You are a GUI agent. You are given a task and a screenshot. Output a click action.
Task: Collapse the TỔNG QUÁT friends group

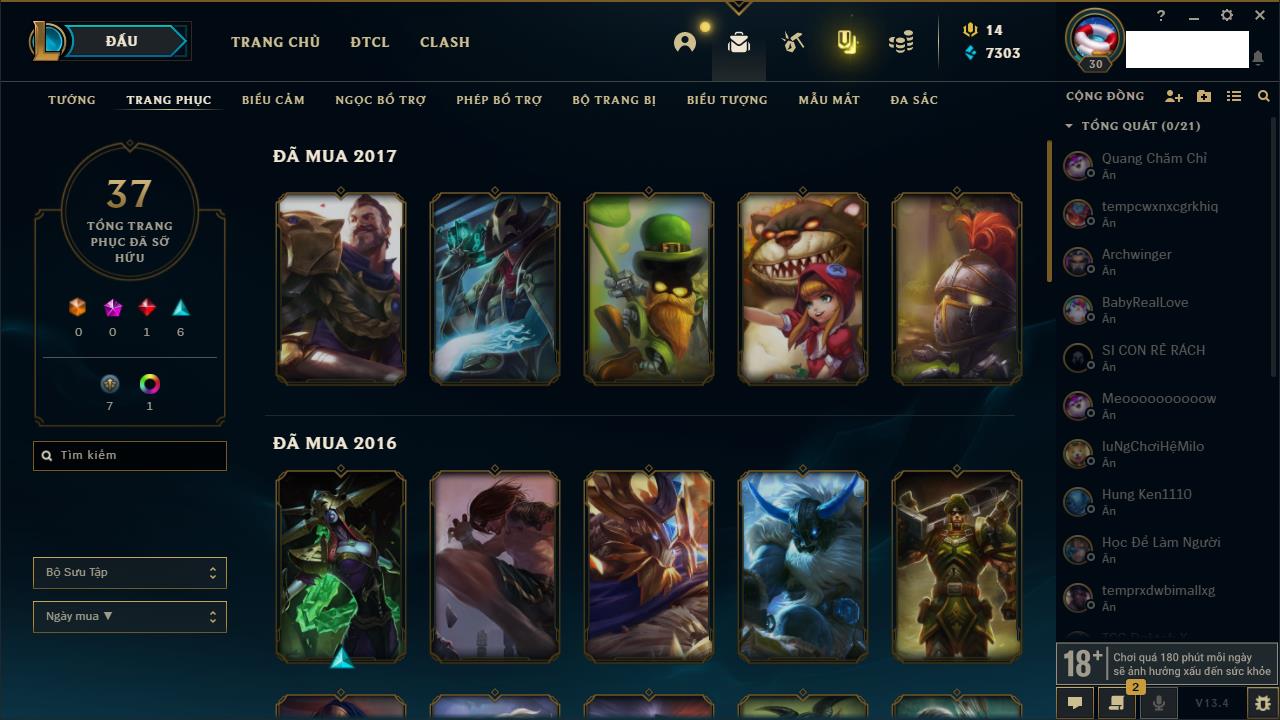click(x=1069, y=126)
